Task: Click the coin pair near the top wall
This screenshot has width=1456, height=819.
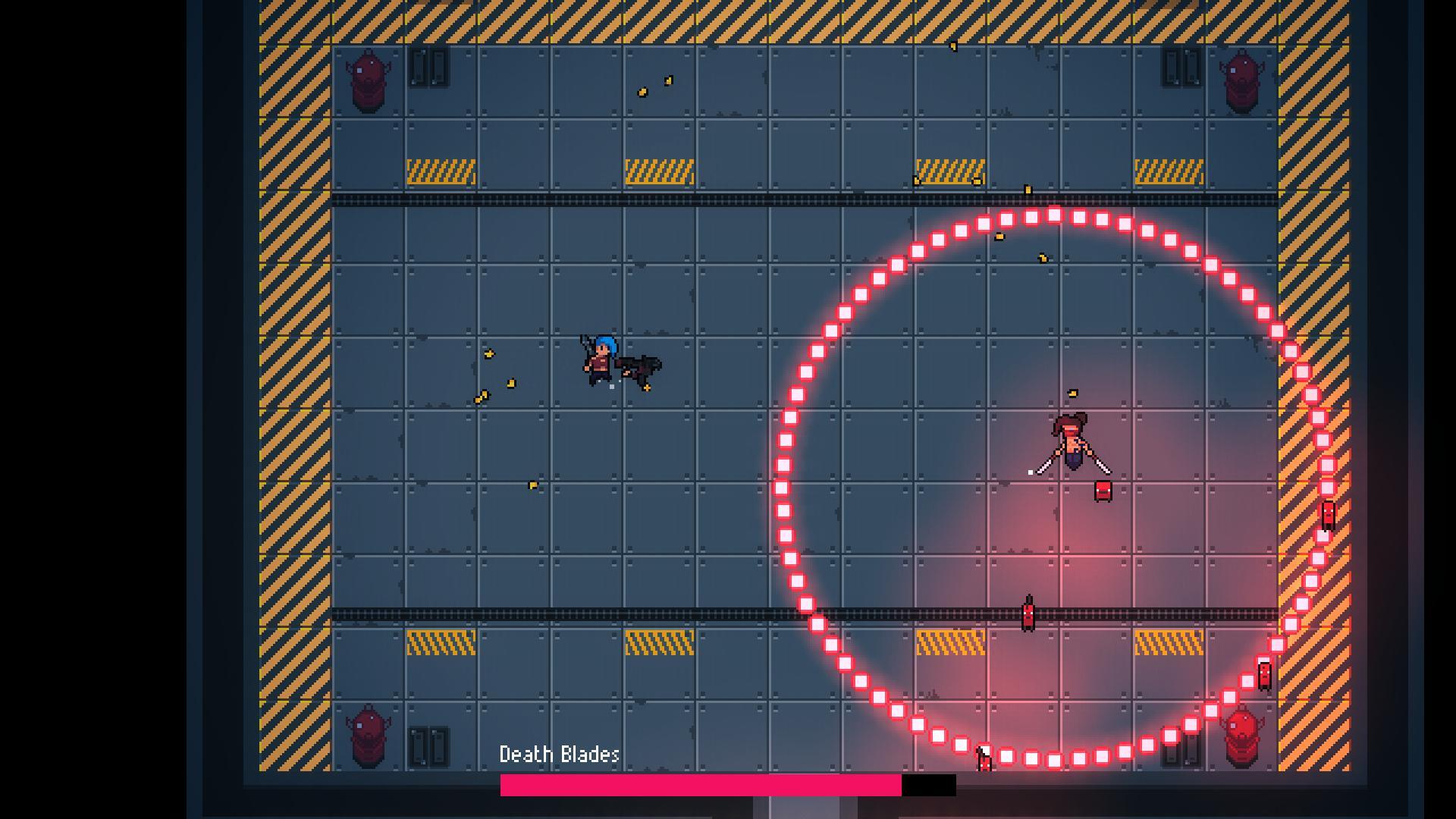Action: tap(654, 85)
